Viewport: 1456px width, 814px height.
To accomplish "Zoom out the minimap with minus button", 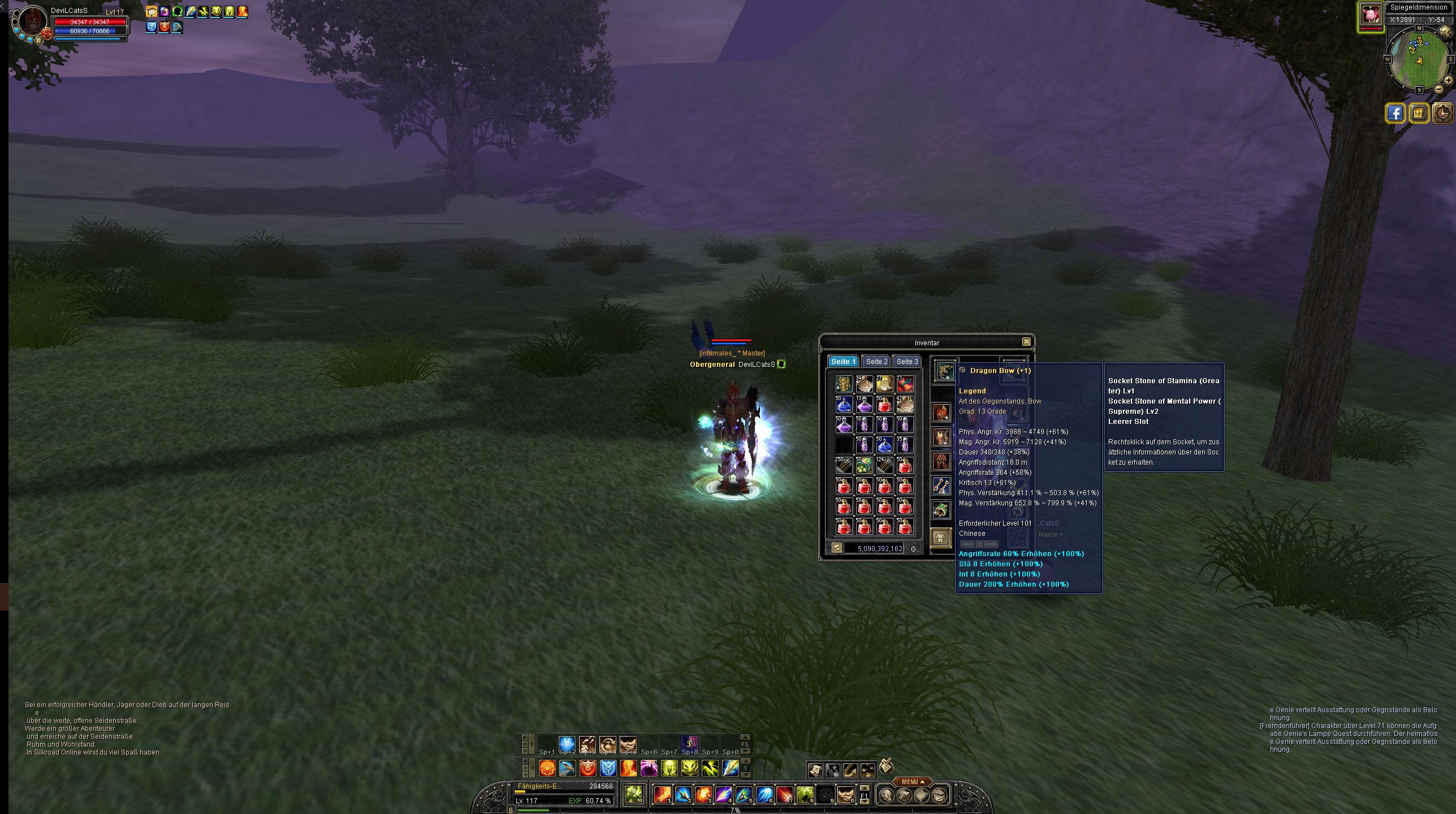I will tap(1439, 89).
